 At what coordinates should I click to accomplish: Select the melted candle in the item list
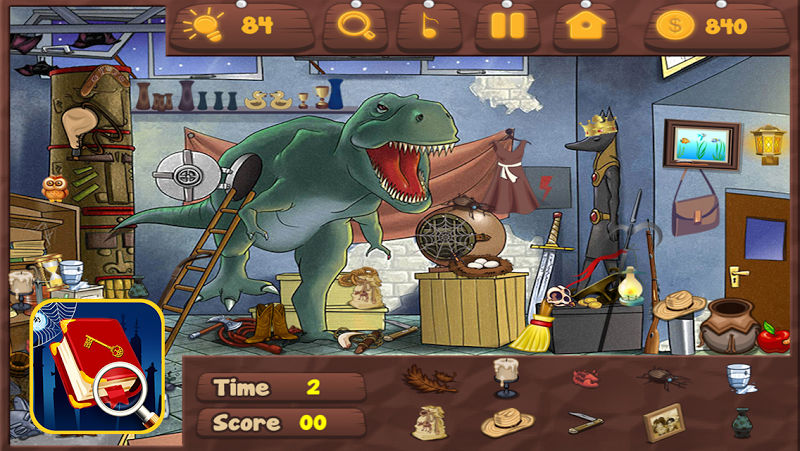click(x=506, y=378)
